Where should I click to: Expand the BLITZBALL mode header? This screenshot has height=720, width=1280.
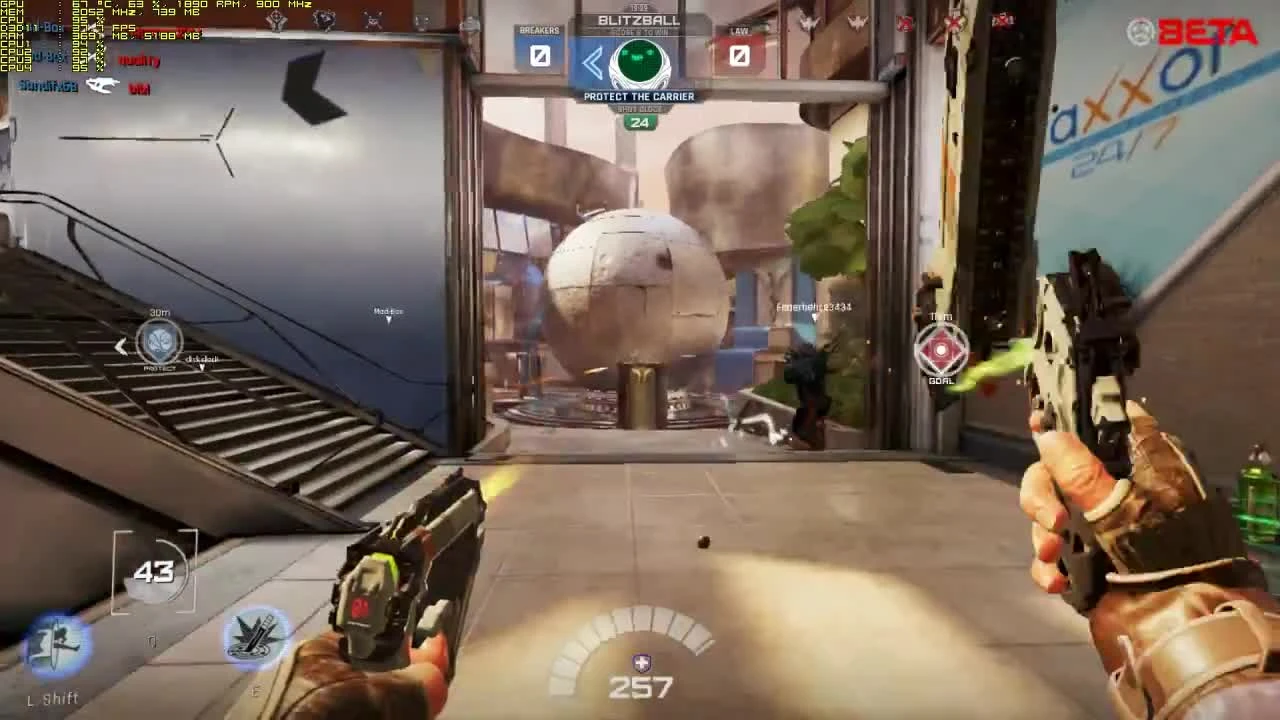click(x=639, y=20)
